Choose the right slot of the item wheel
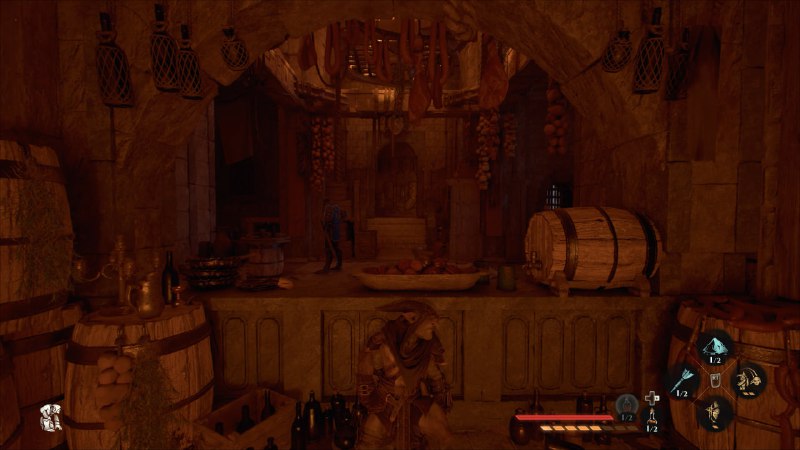This screenshot has width=800, height=450. click(x=749, y=380)
